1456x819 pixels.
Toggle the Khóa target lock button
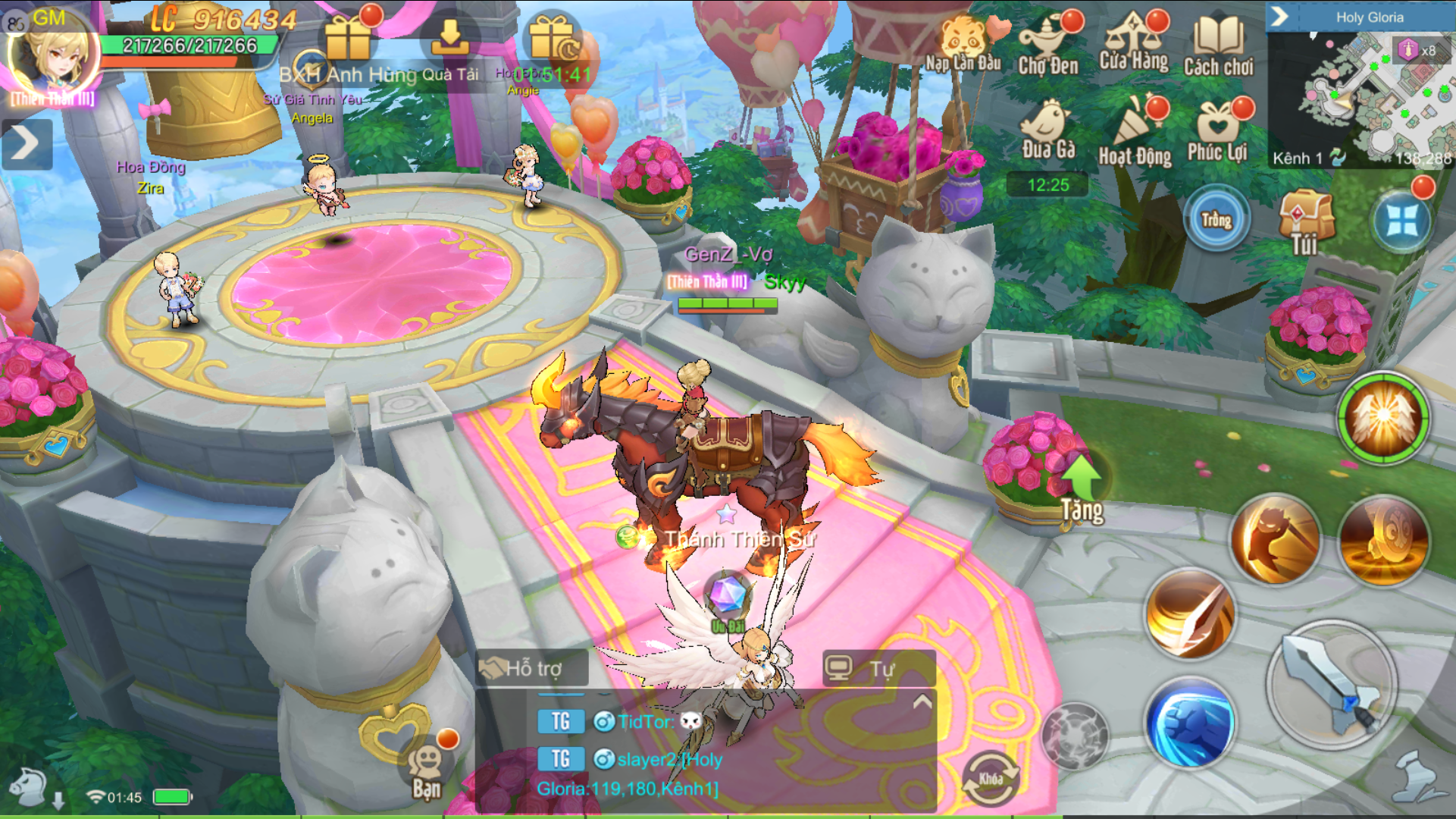990,779
